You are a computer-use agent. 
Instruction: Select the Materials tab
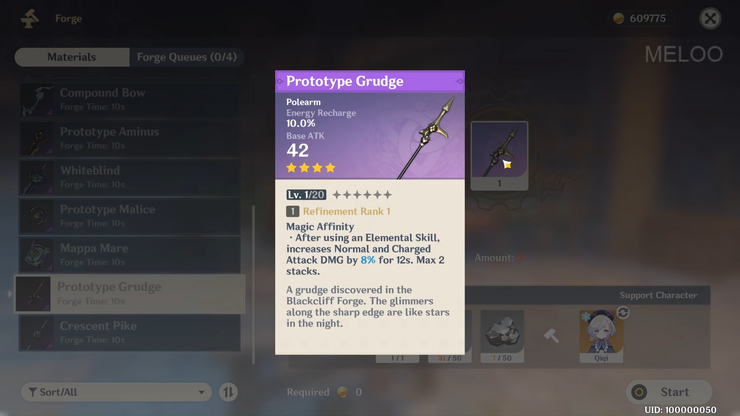click(x=72, y=57)
